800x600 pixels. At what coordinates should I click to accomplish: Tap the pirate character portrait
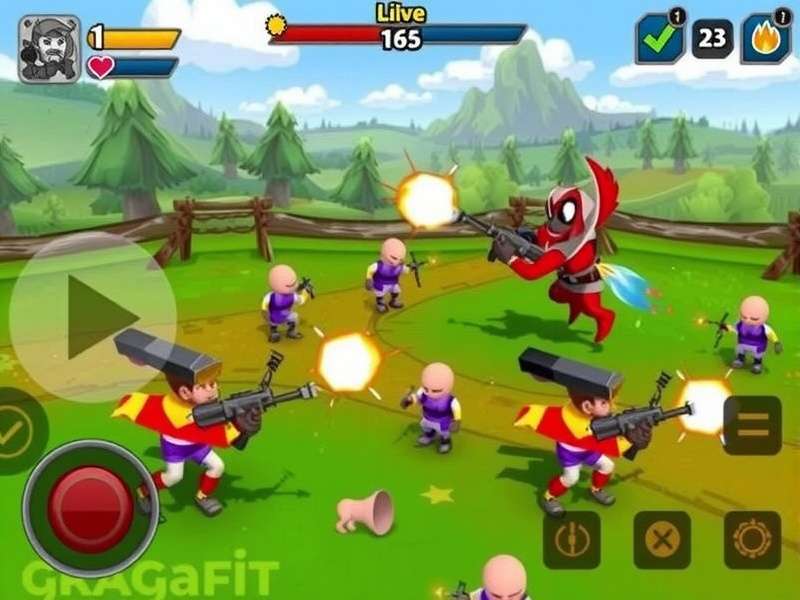[49, 49]
